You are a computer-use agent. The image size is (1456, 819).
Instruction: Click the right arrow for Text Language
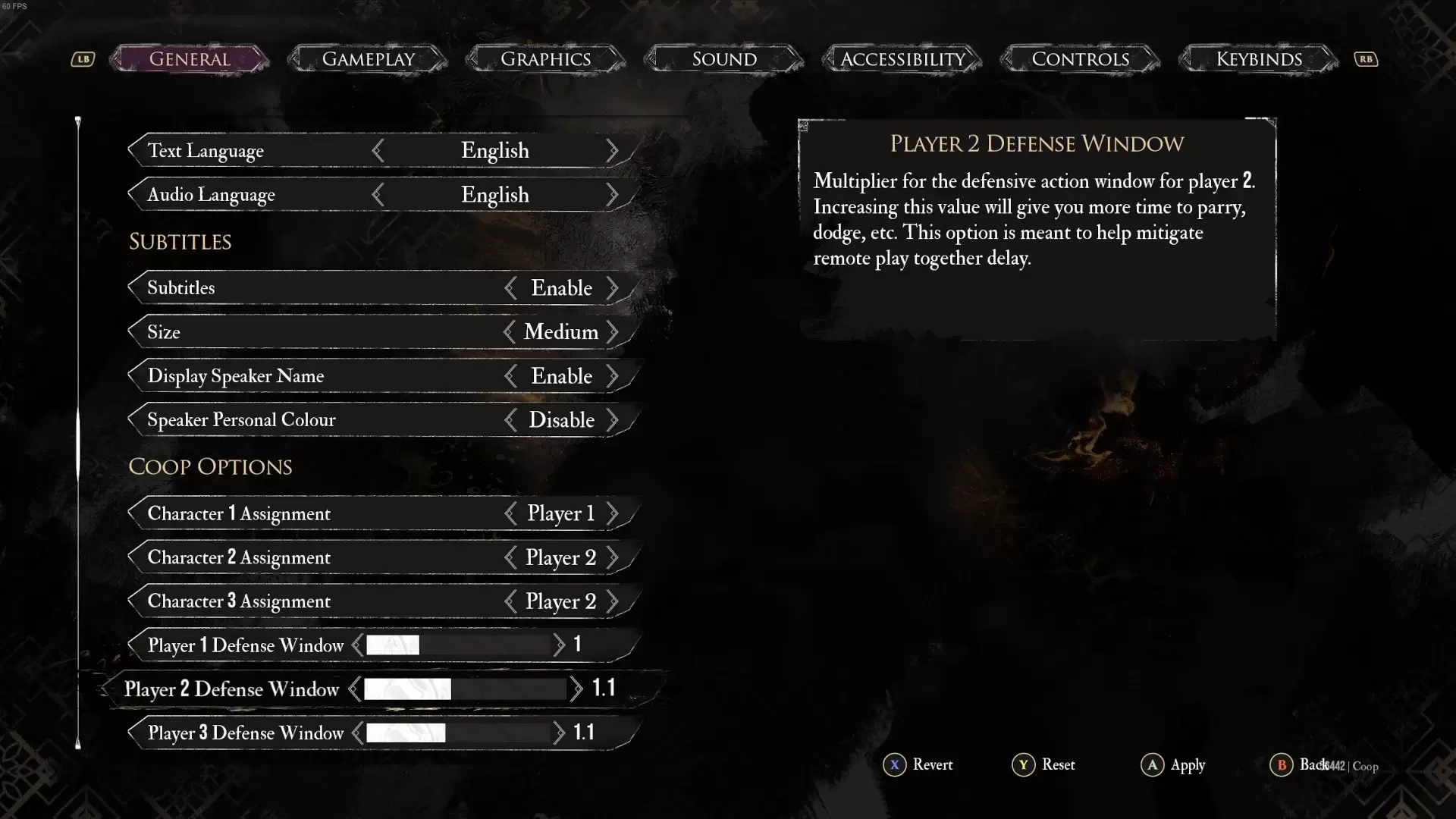click(612, 151)
